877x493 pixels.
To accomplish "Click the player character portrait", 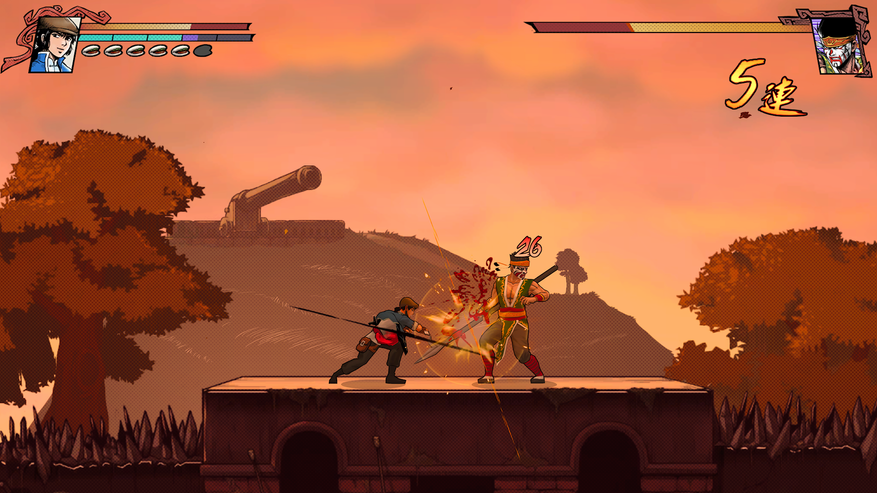I will click(52, 45).
